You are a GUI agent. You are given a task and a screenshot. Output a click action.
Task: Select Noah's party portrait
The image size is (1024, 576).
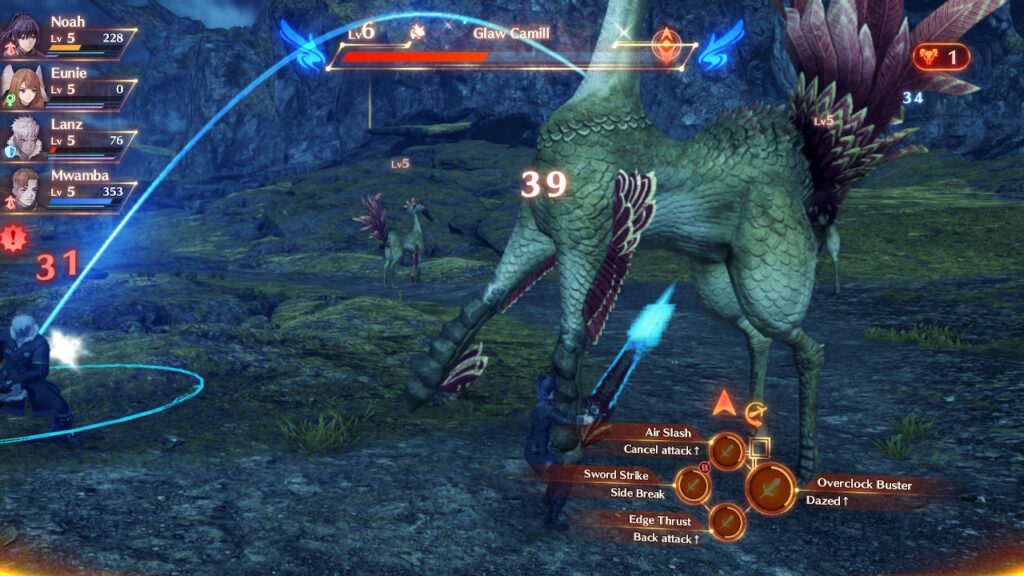pos(22,33)
